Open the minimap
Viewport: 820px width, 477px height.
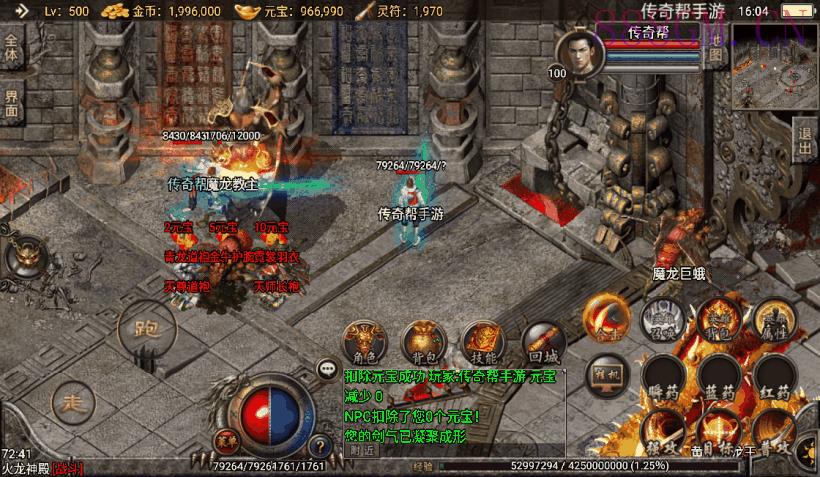[x=775, y=65]
